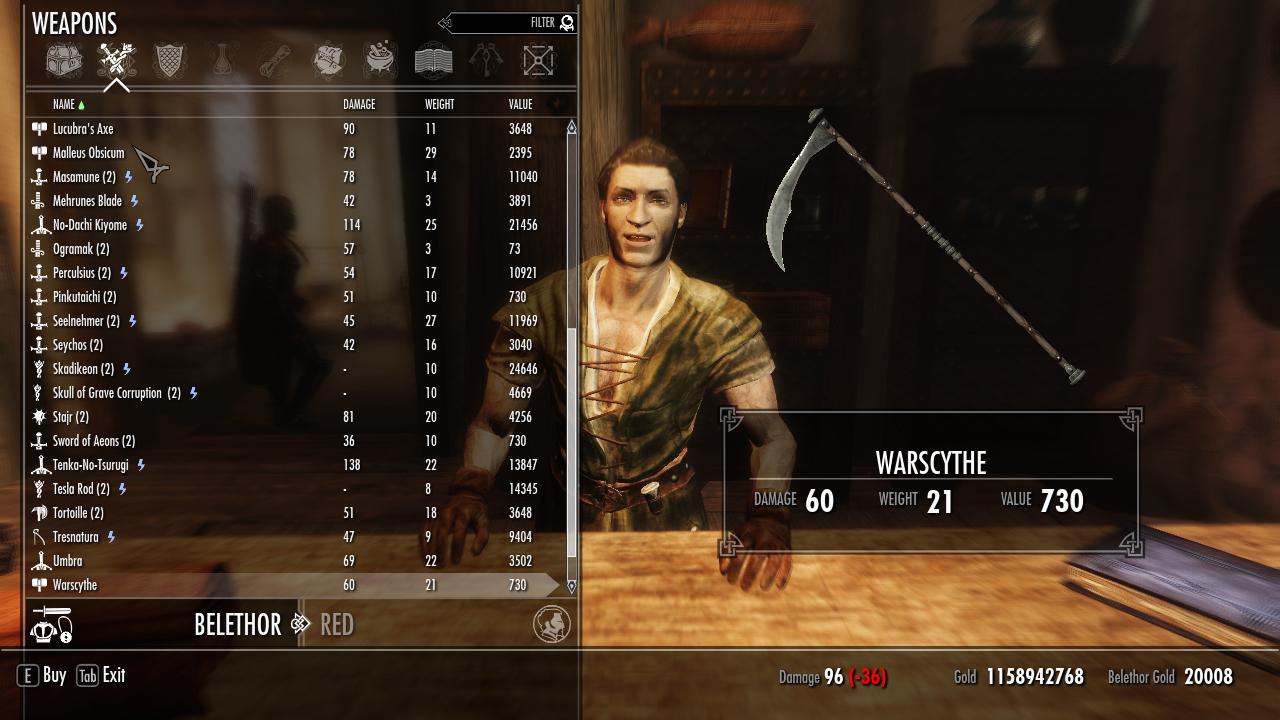The width and height of the screenshot is (1280, 720).
Task: Sort the list by Damage column
Action: click(x=359, y=104)
